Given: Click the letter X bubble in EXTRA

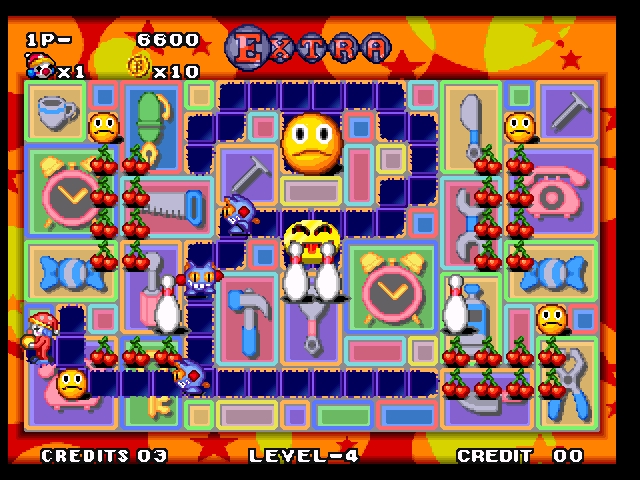Looking at the screenshot, I should 276,47.
